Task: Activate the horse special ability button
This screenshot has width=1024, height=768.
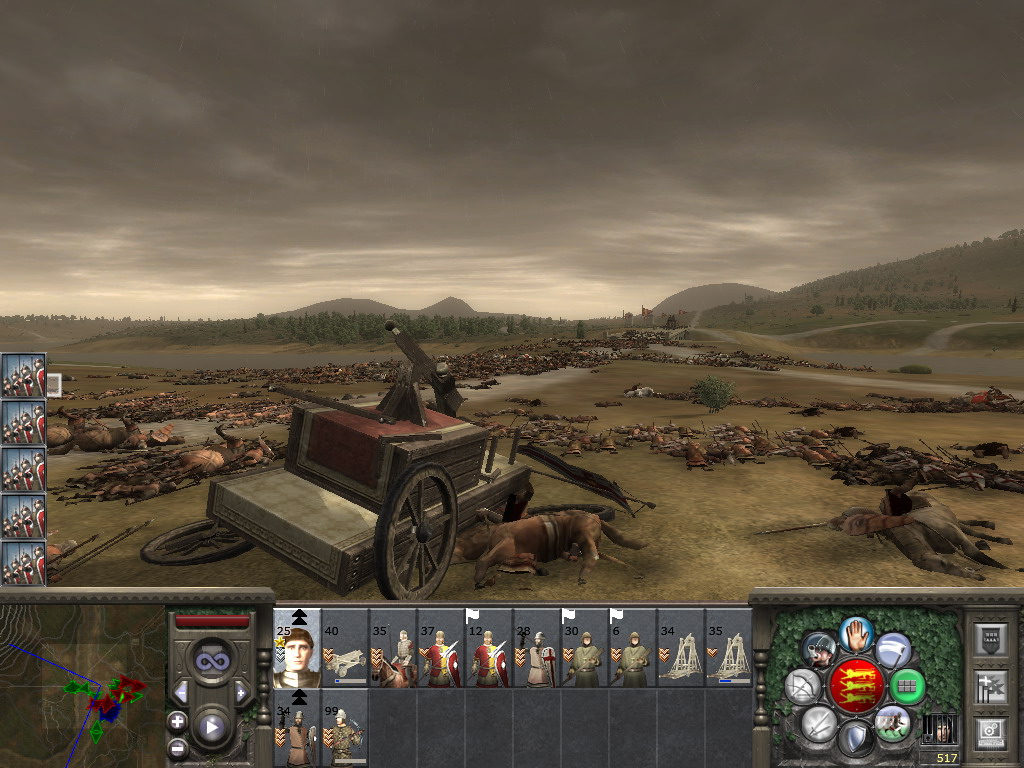Action: pos(892,723)
